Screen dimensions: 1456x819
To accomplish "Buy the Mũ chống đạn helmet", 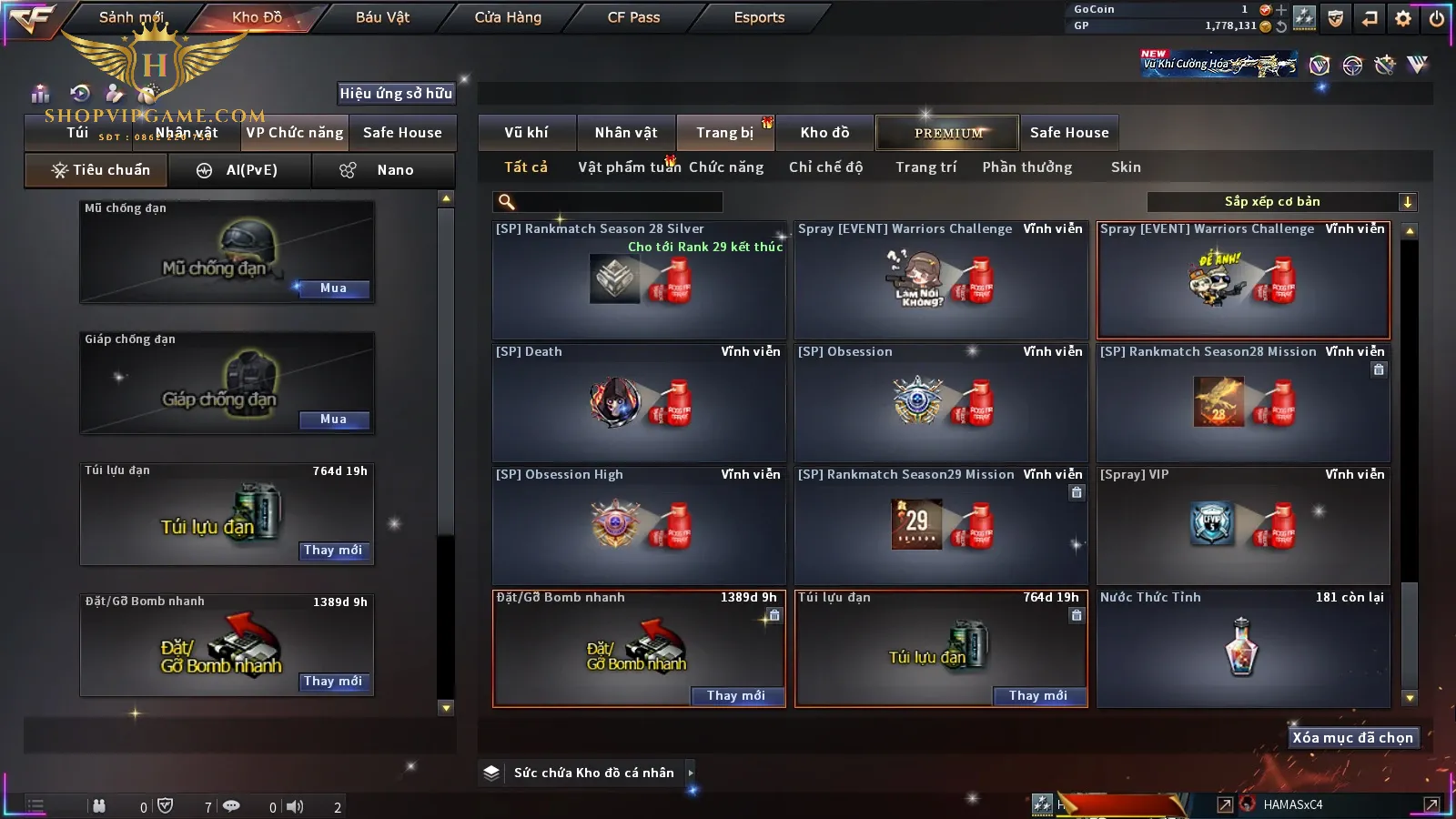I will [x=333, y=288].
